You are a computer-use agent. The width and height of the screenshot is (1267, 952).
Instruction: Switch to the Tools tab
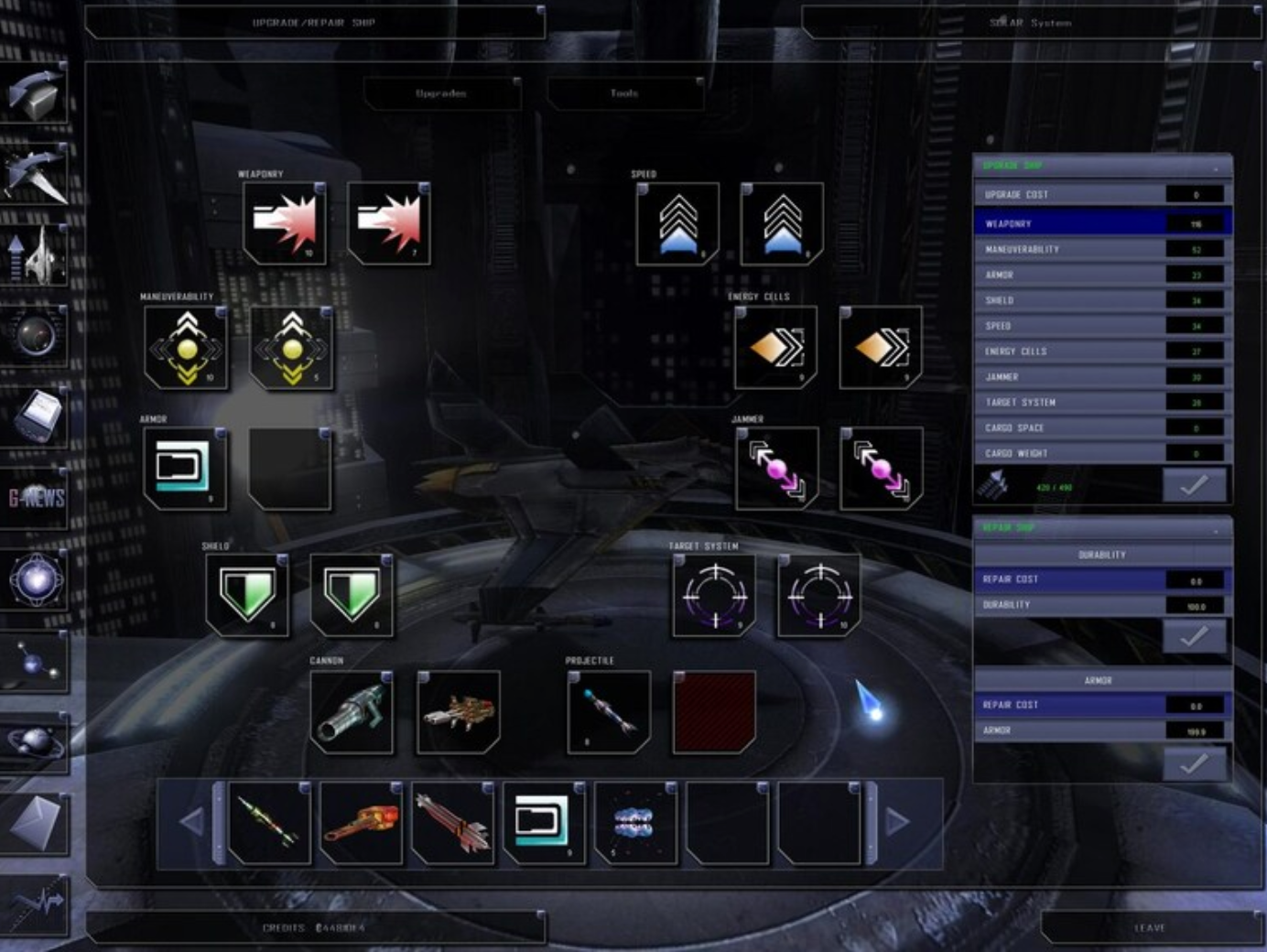[625, 92]
